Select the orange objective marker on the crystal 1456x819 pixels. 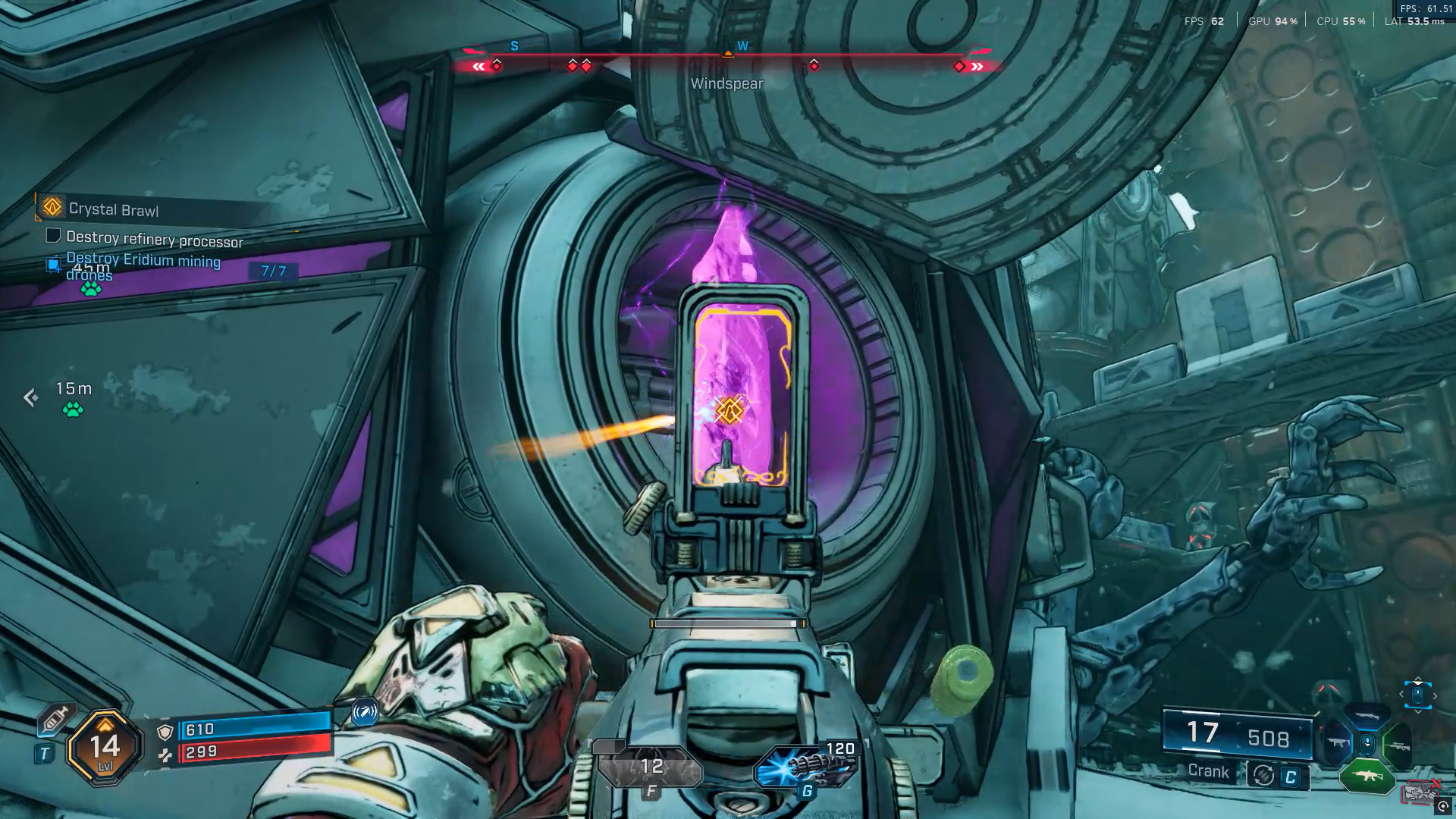coord(730,410)
